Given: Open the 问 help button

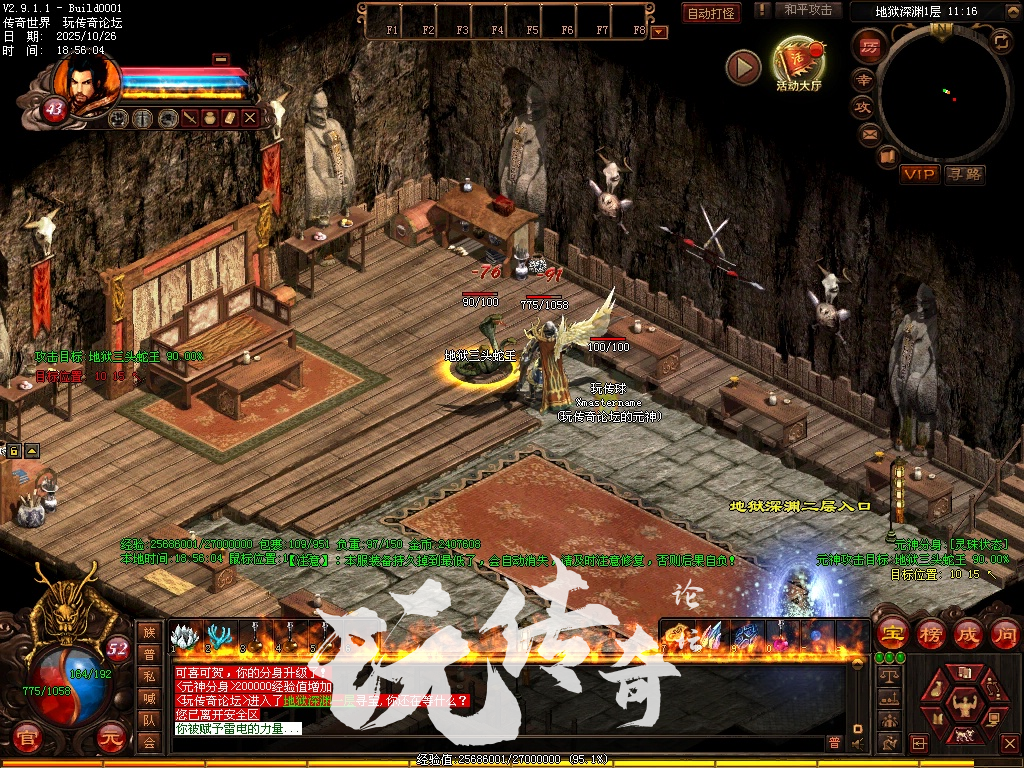Looking at the screenshot, I should click(1003, 633).
